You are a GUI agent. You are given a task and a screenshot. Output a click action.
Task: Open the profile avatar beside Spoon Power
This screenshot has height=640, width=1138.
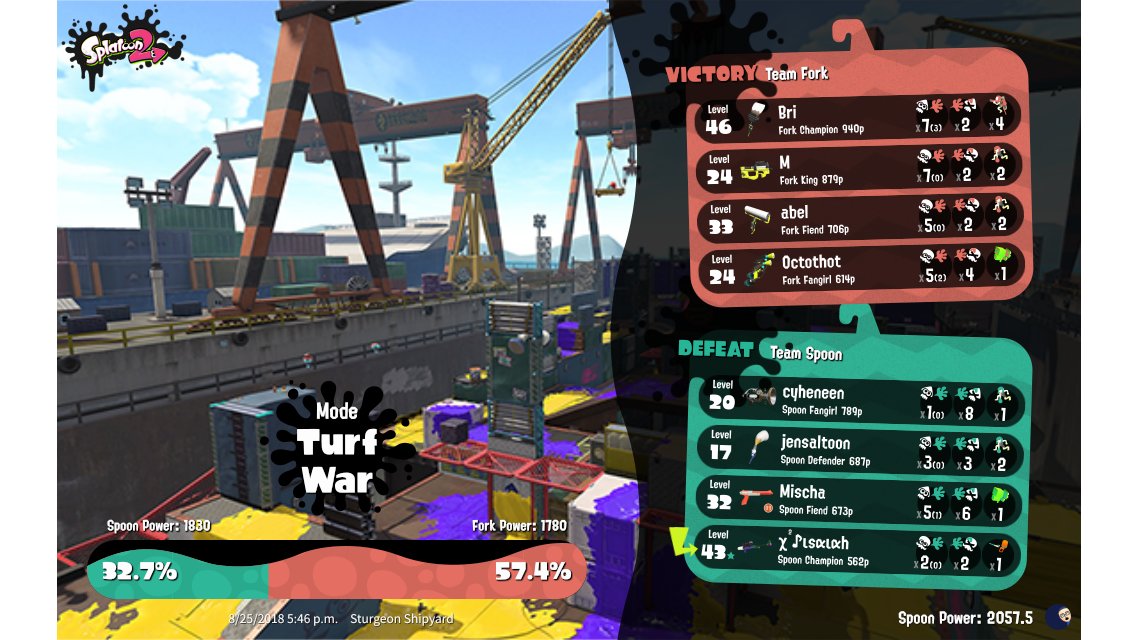[x=1058, y=617]
